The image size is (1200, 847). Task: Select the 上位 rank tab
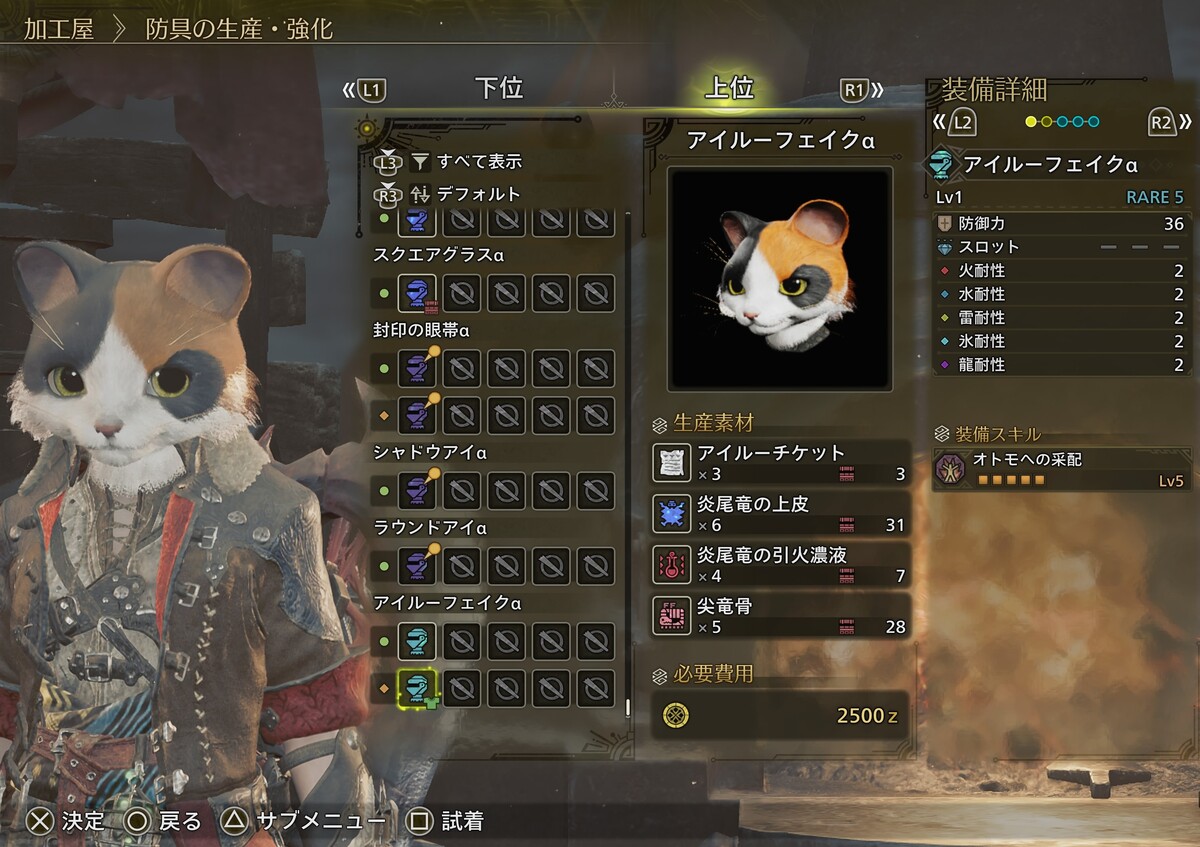coord(728,89)
